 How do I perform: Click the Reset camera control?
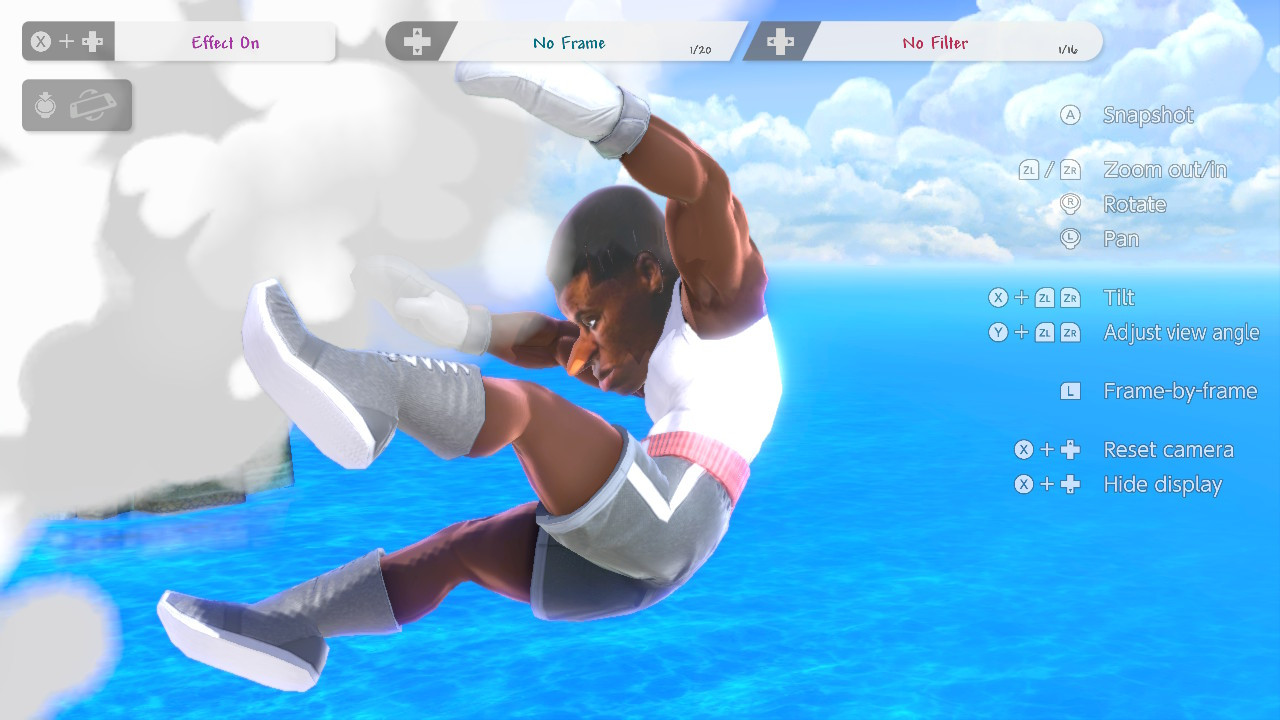[1166, 449]
